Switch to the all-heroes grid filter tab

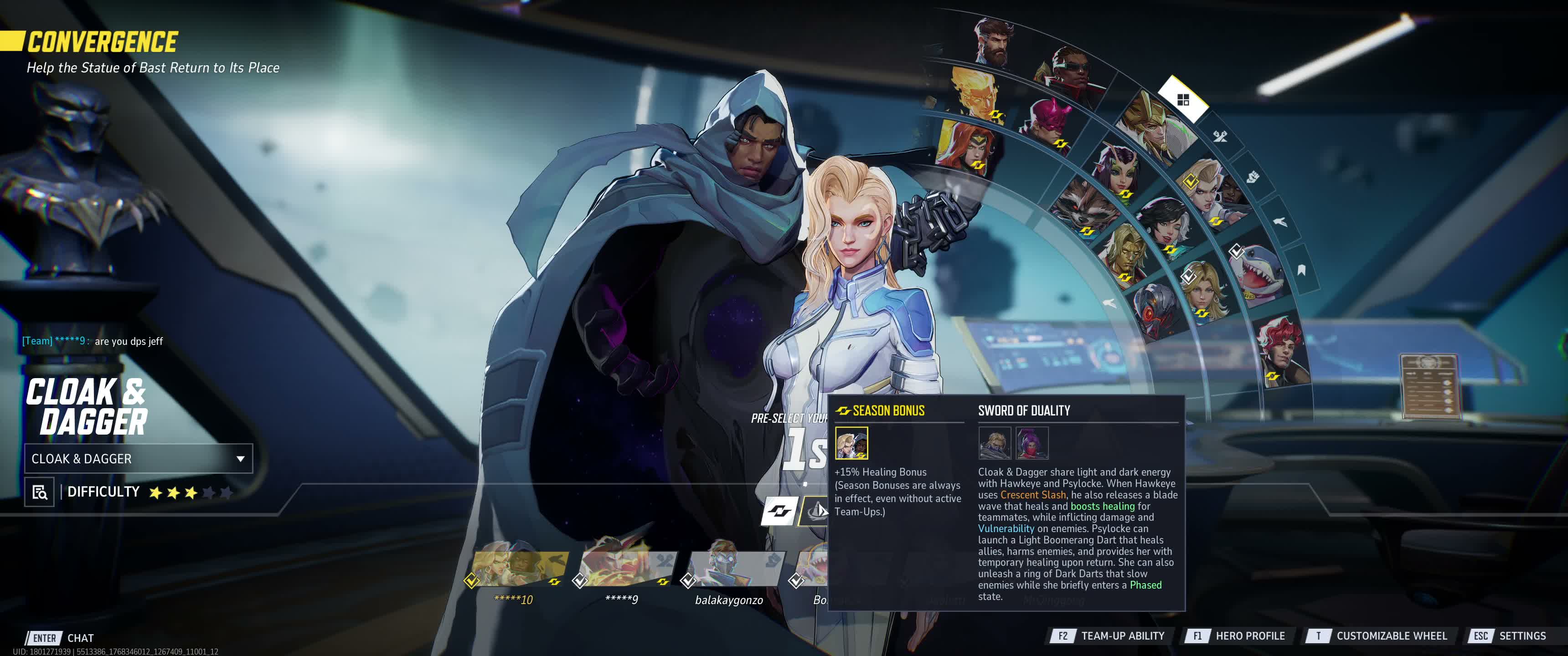tap(1183, 100)
